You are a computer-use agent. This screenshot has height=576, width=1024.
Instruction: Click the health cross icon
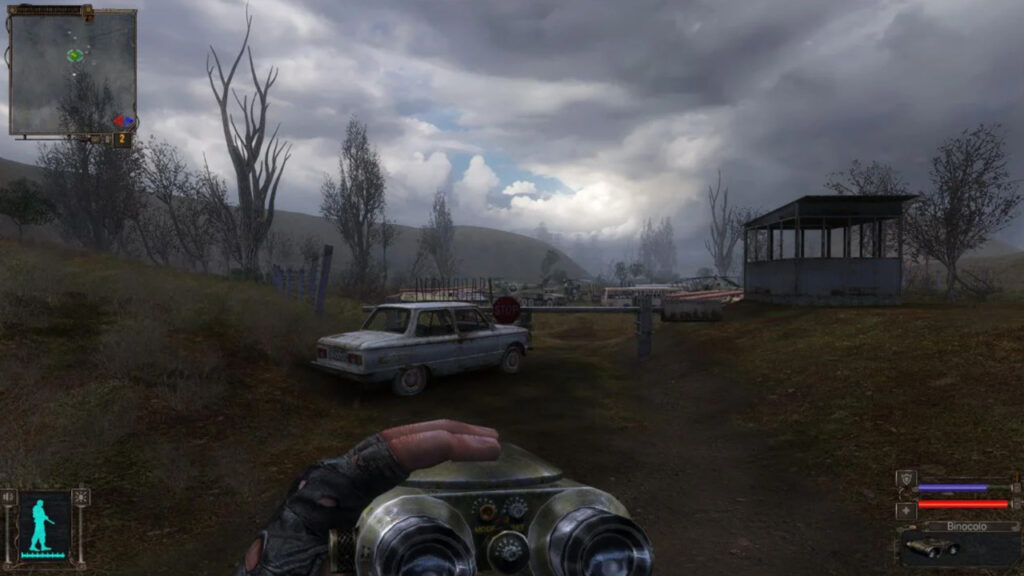[x=906, y=509]
